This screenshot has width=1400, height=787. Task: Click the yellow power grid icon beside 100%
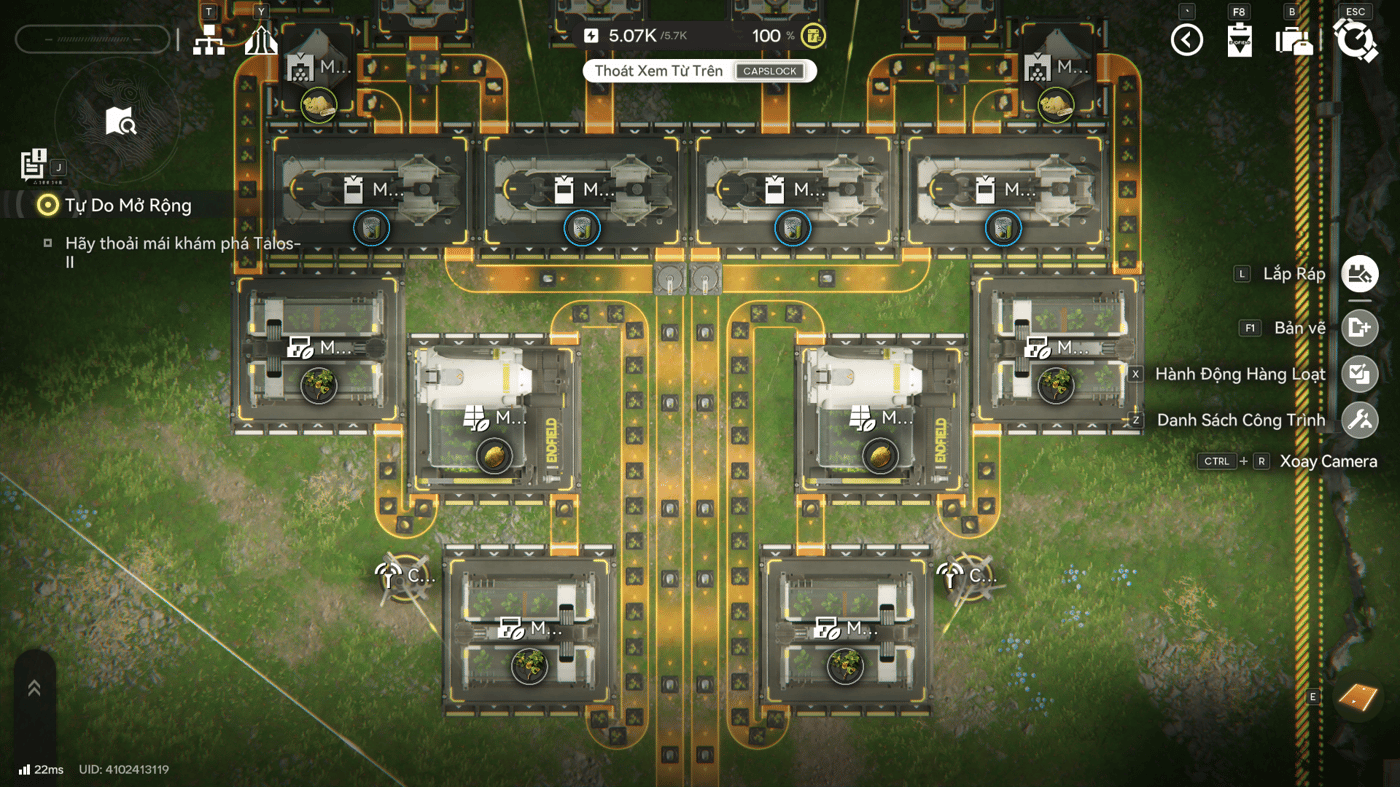pos(814,36)
